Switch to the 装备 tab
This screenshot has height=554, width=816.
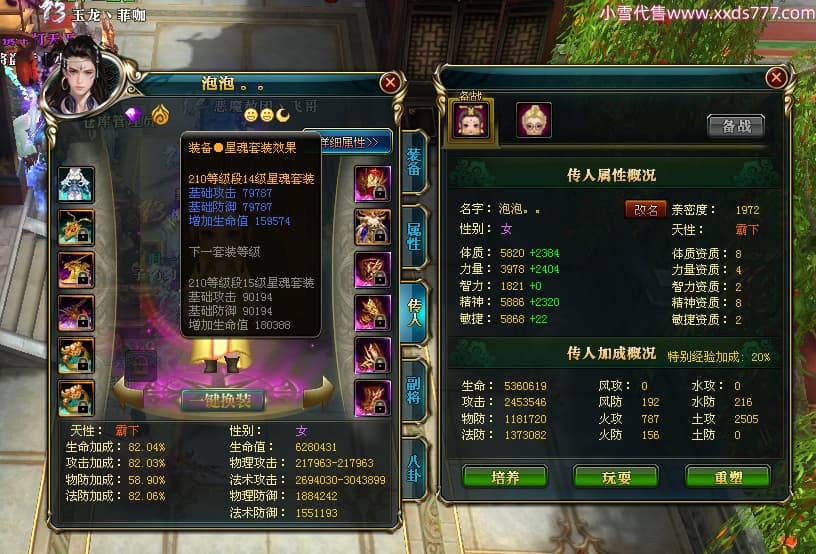pyautogui.click(x=414, y=162)
